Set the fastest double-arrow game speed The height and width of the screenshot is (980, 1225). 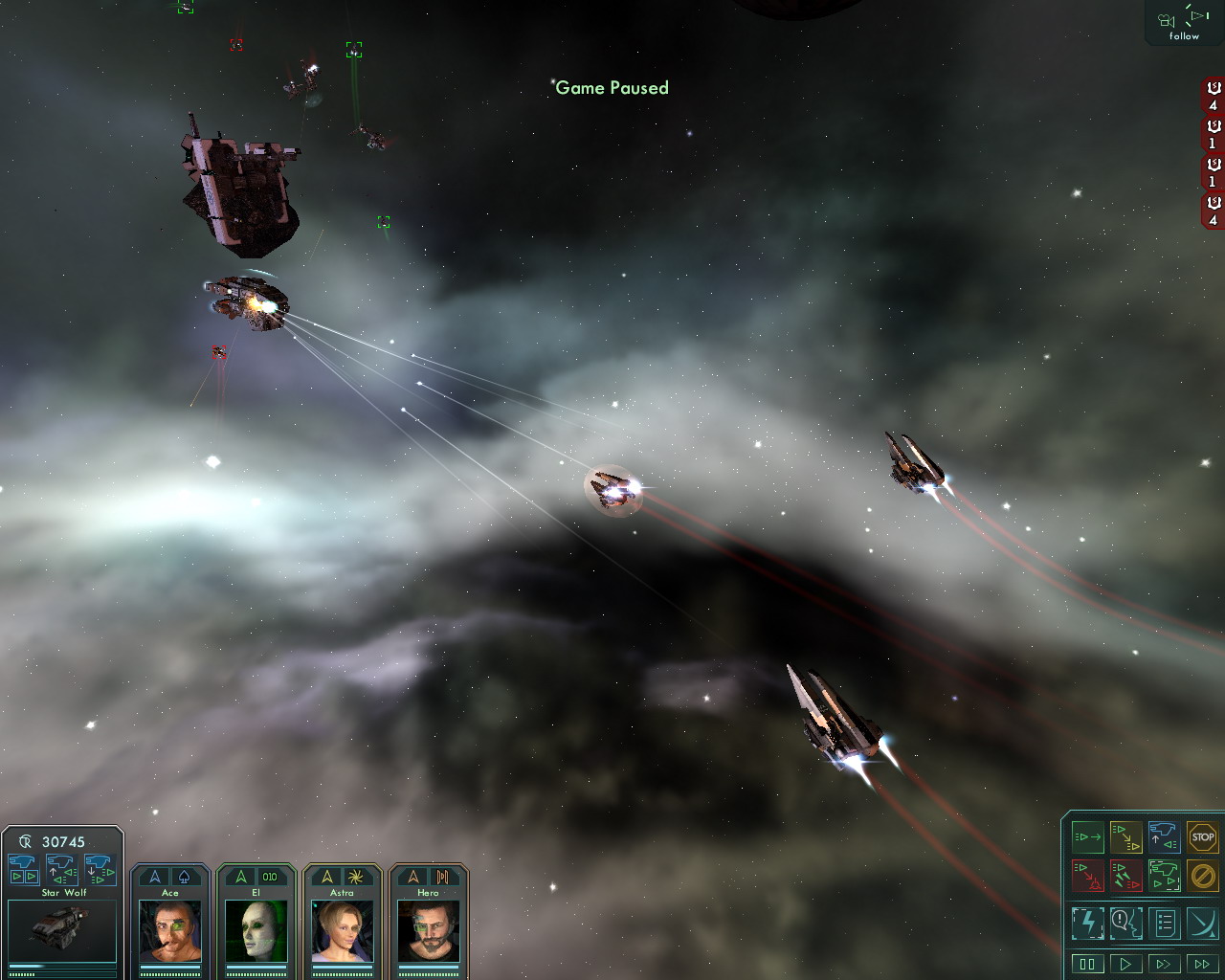[1202, 964]
